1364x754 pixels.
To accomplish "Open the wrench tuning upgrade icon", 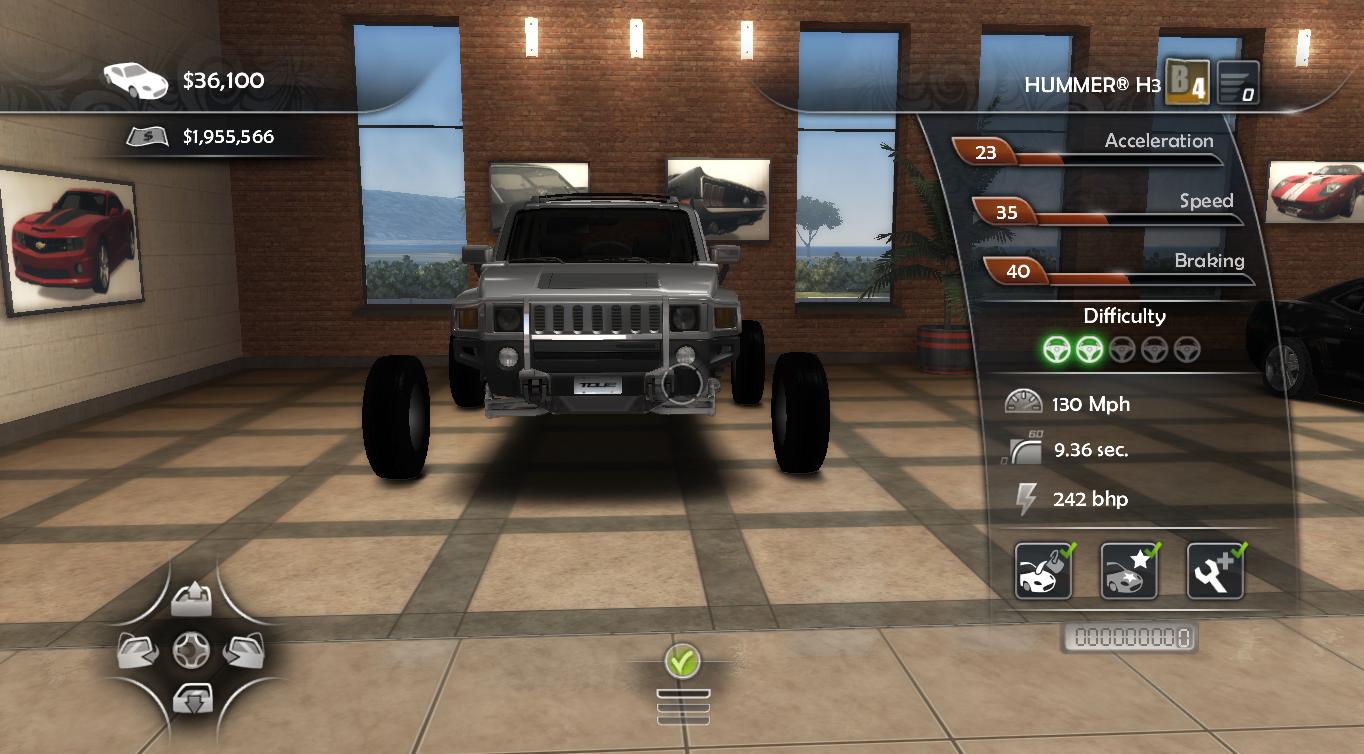I will [x=1215, y=572].
